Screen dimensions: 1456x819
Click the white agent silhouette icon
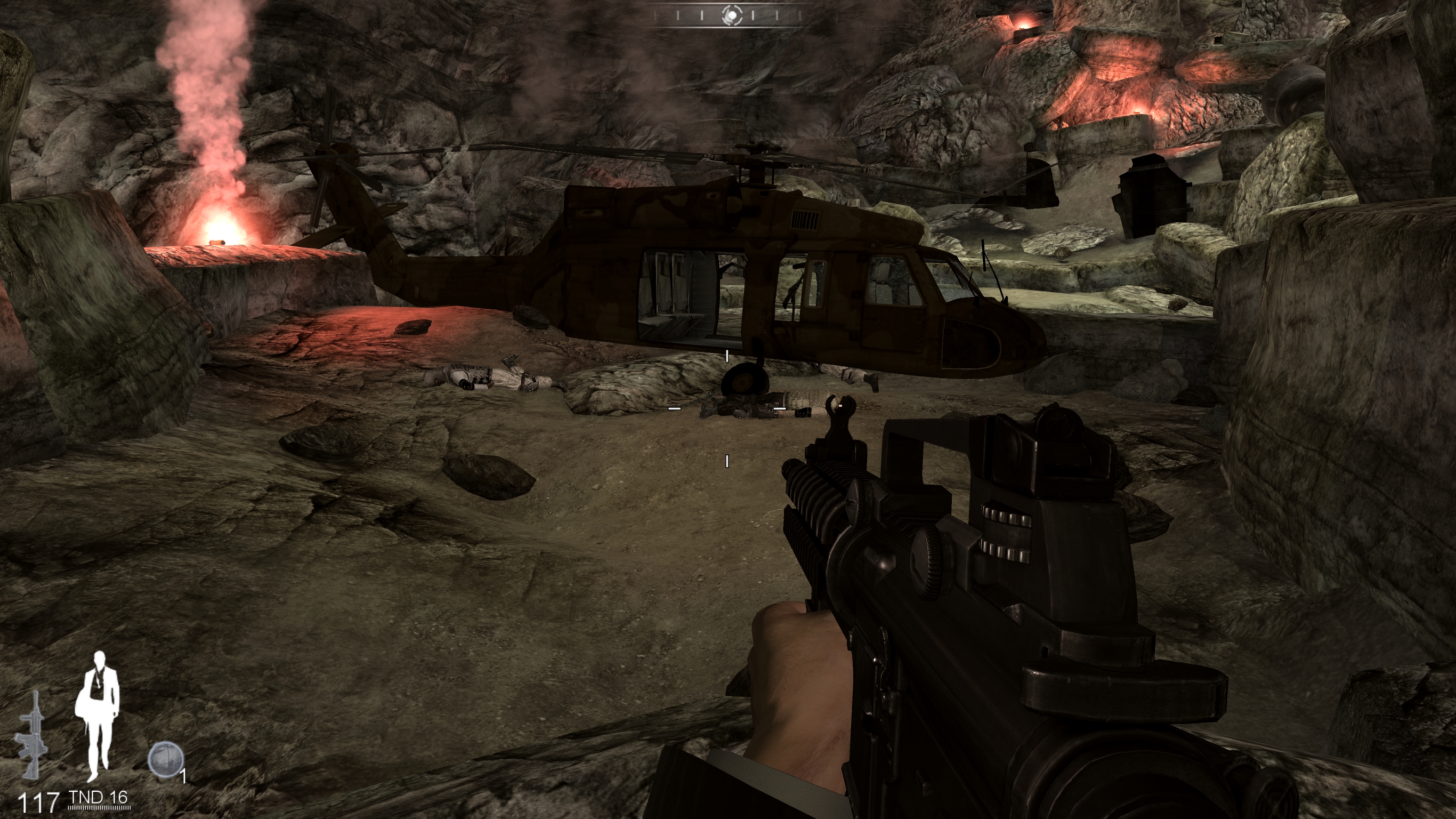[99, 716]
